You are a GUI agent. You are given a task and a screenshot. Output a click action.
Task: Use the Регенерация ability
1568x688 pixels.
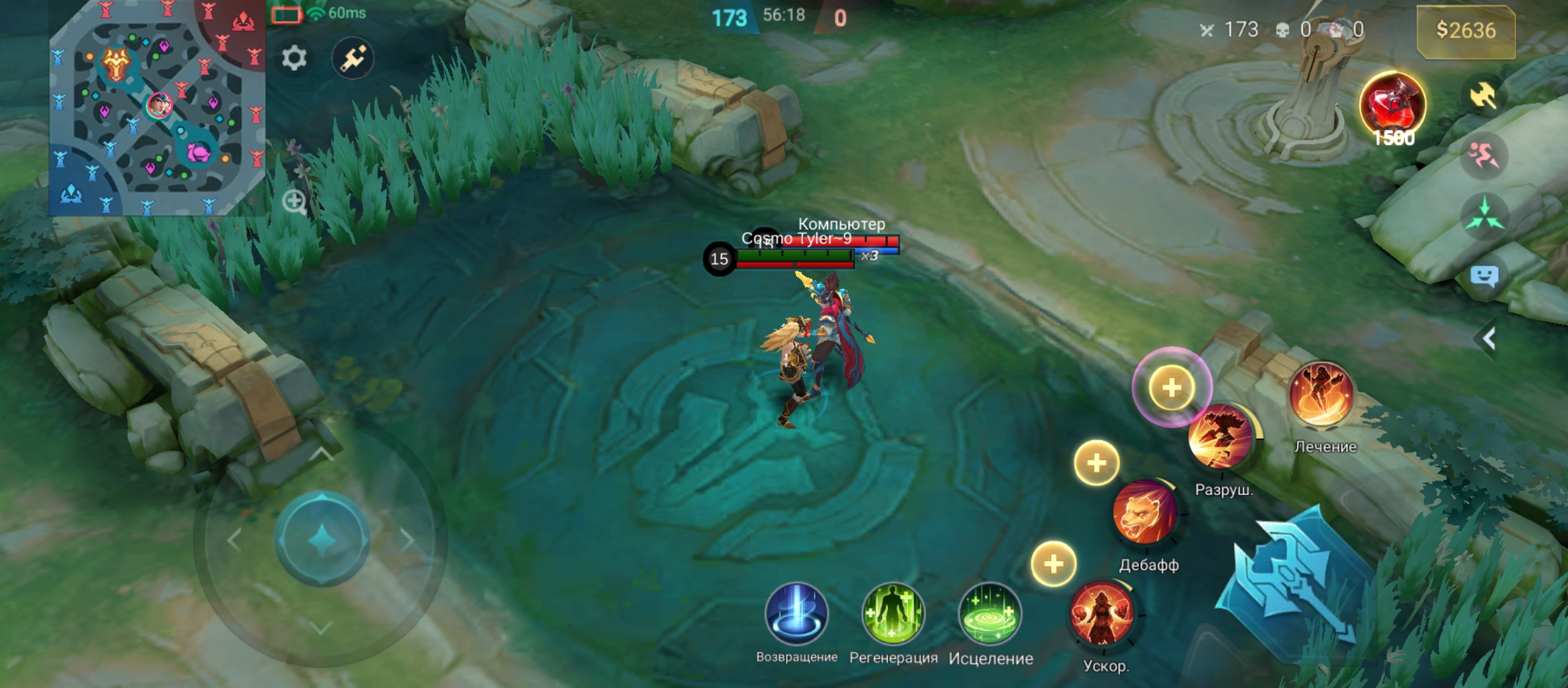tap(892, 614)
